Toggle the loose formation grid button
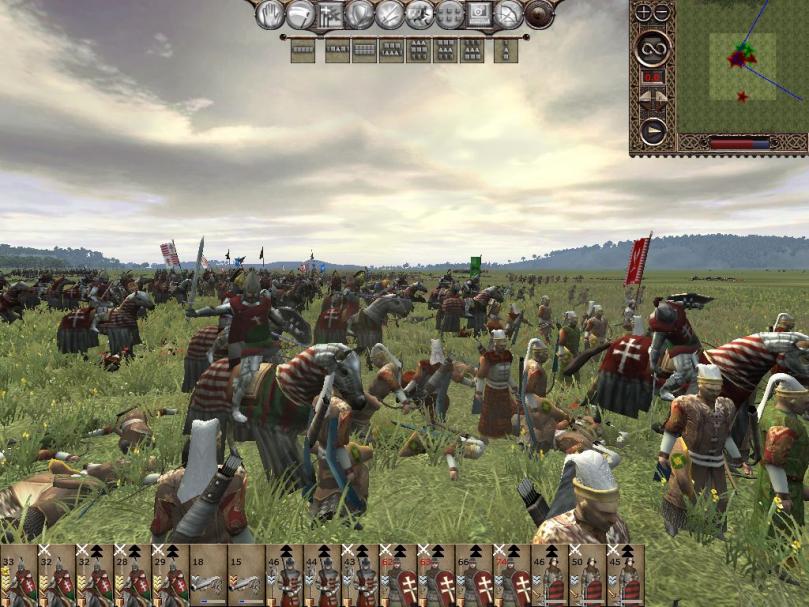 click(x=450, y=14)
